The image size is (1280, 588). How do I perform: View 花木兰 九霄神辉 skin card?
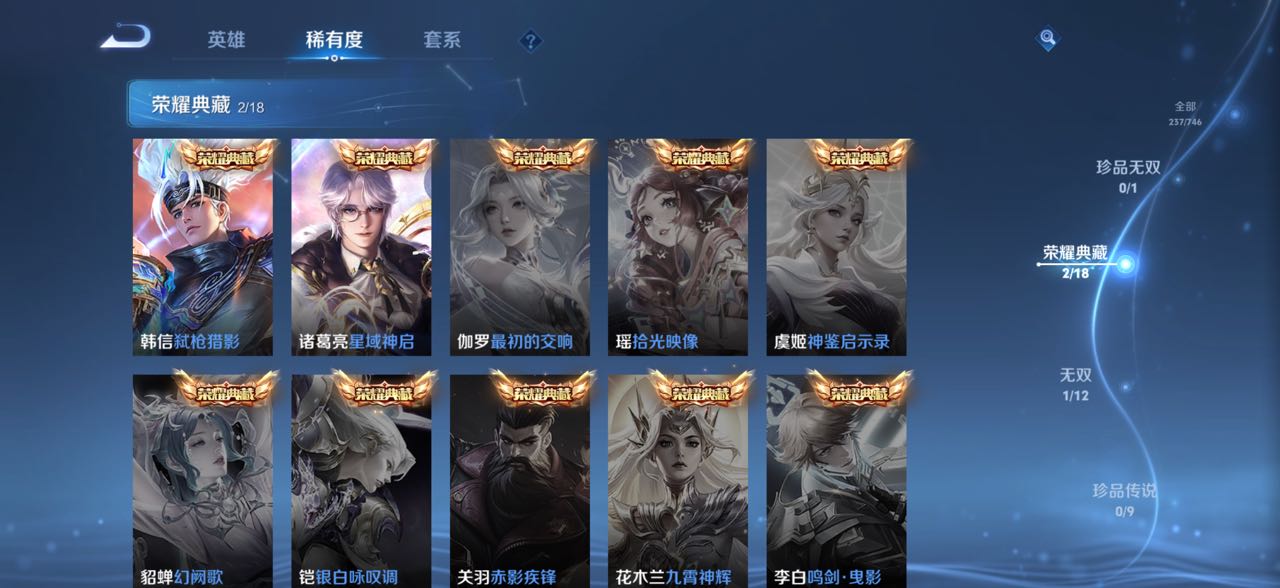[x=678, y=482]
